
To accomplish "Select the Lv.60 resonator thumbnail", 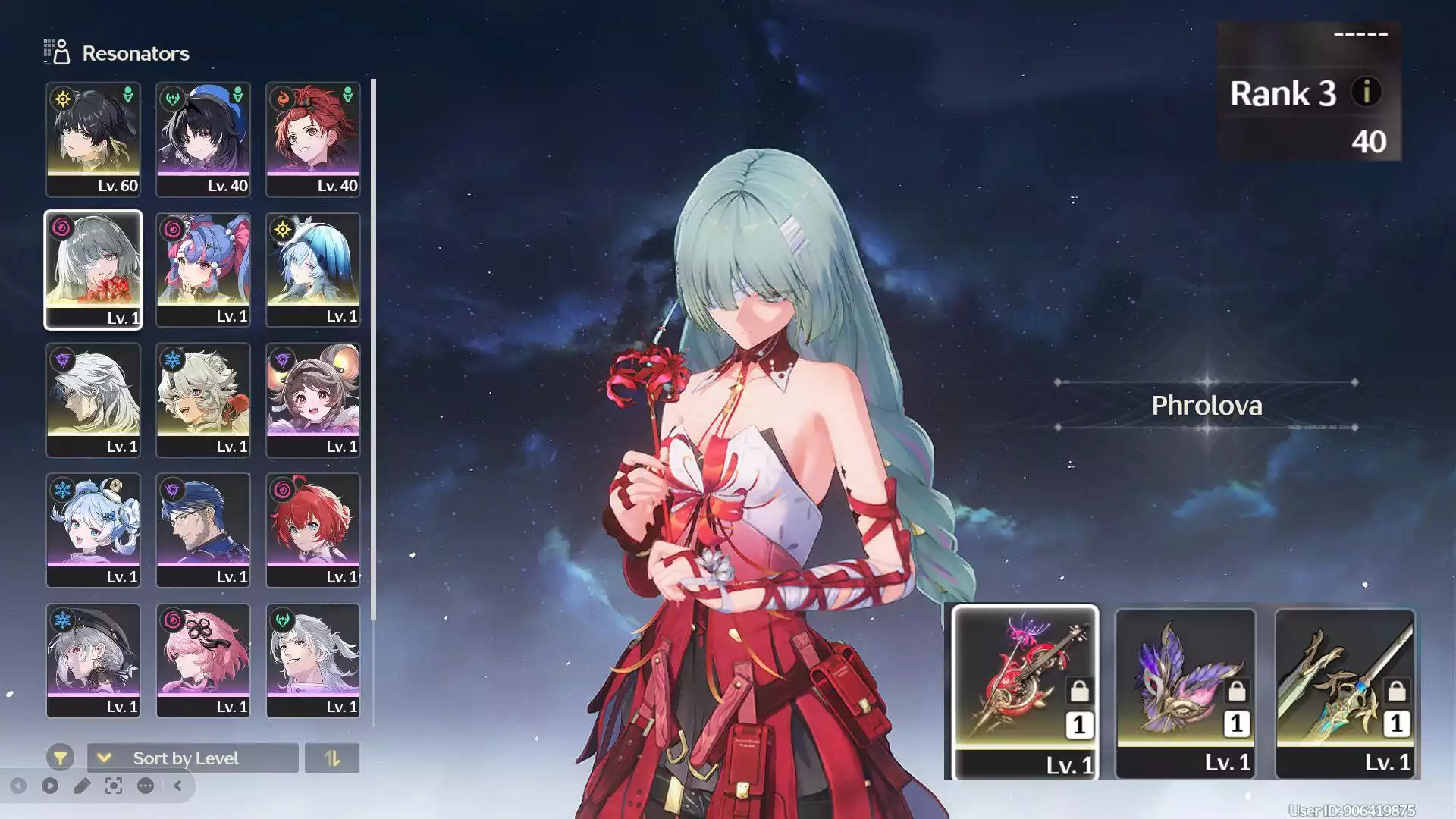I will click(93, 136).
